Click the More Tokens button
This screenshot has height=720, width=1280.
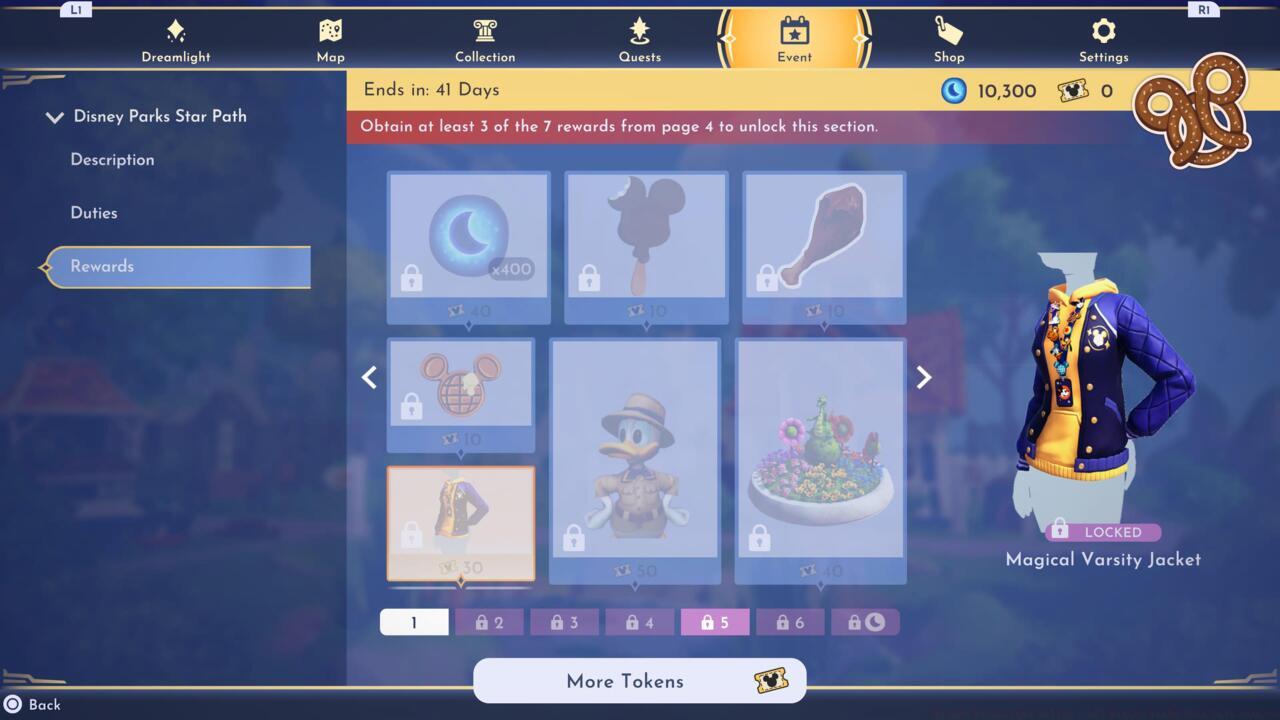pyautogui.click(x=639, y=681)
